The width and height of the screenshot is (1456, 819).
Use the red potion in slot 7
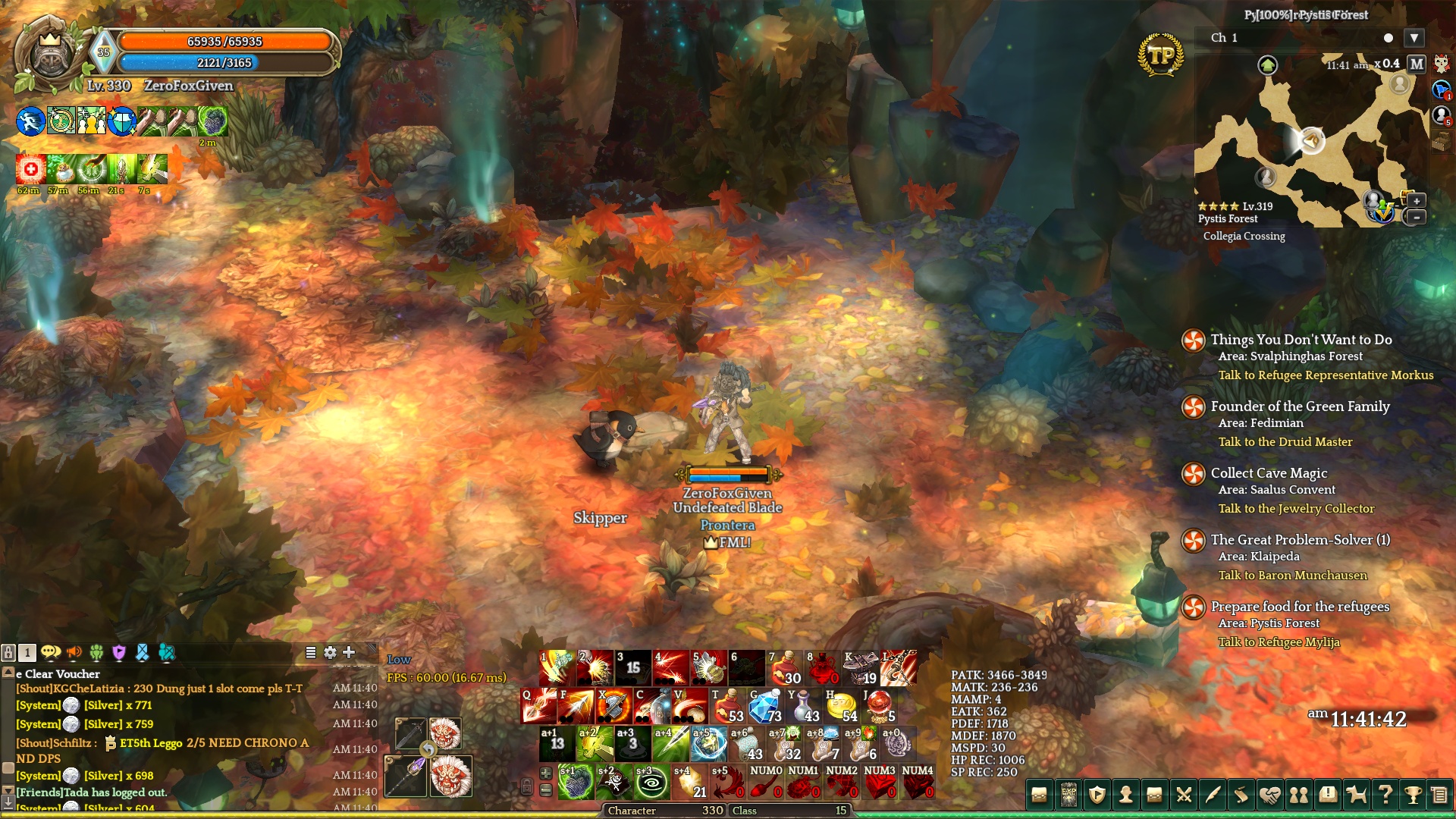(785, 668)
